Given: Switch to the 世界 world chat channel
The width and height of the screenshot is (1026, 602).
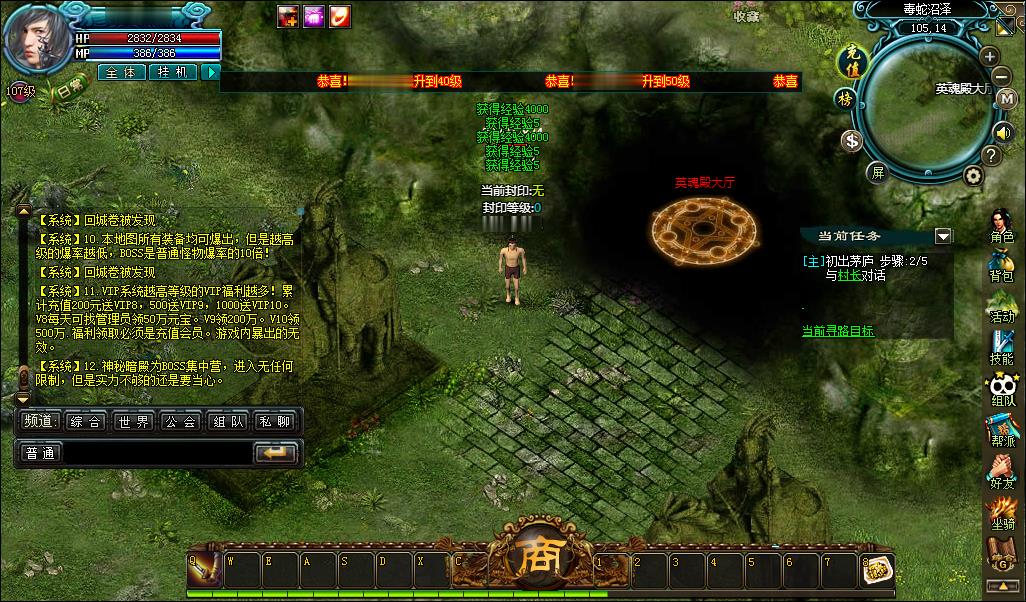Looking at the screenshot, I should (x=133, y=422).
